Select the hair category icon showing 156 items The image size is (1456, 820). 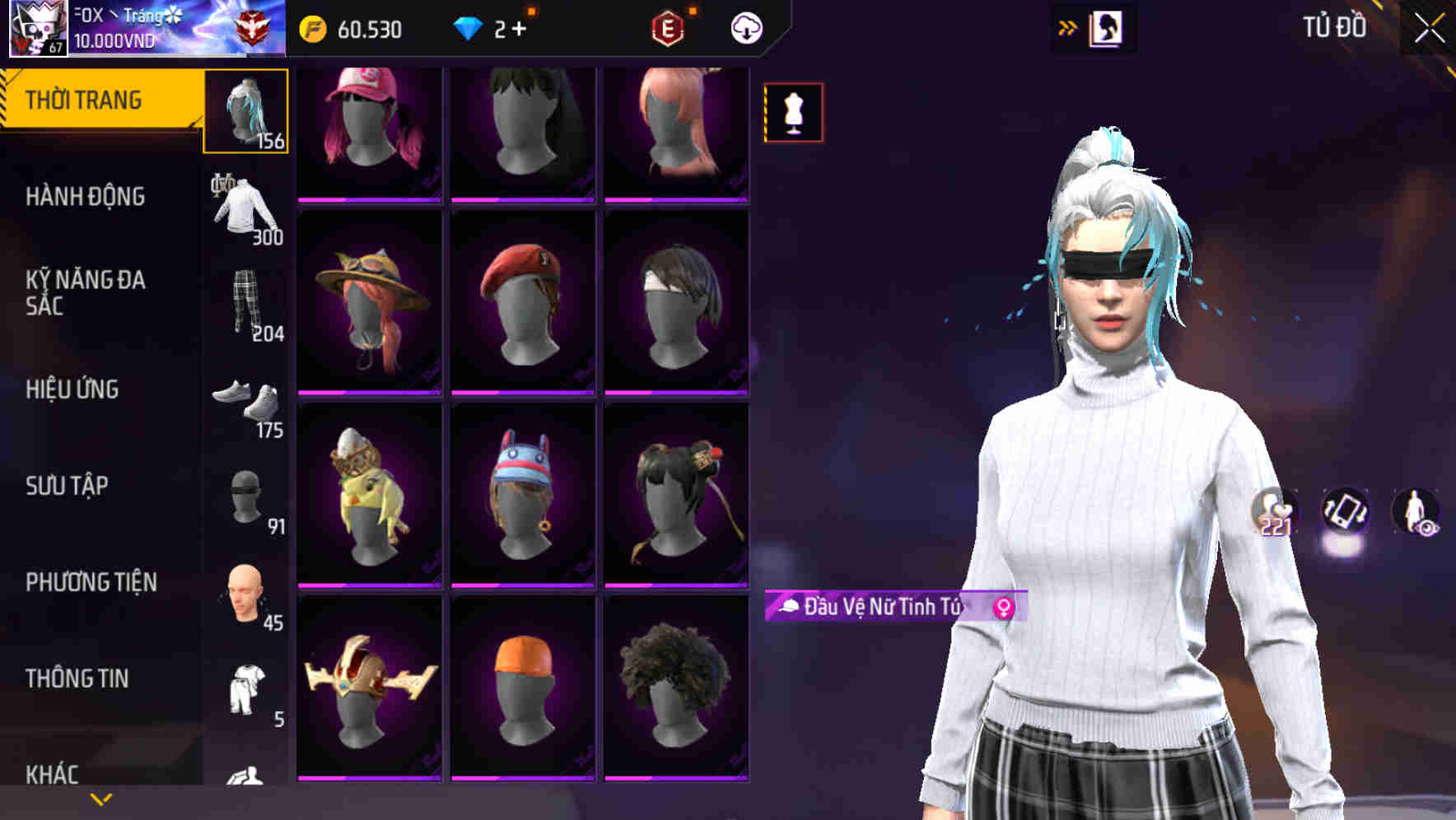(246, 111)
